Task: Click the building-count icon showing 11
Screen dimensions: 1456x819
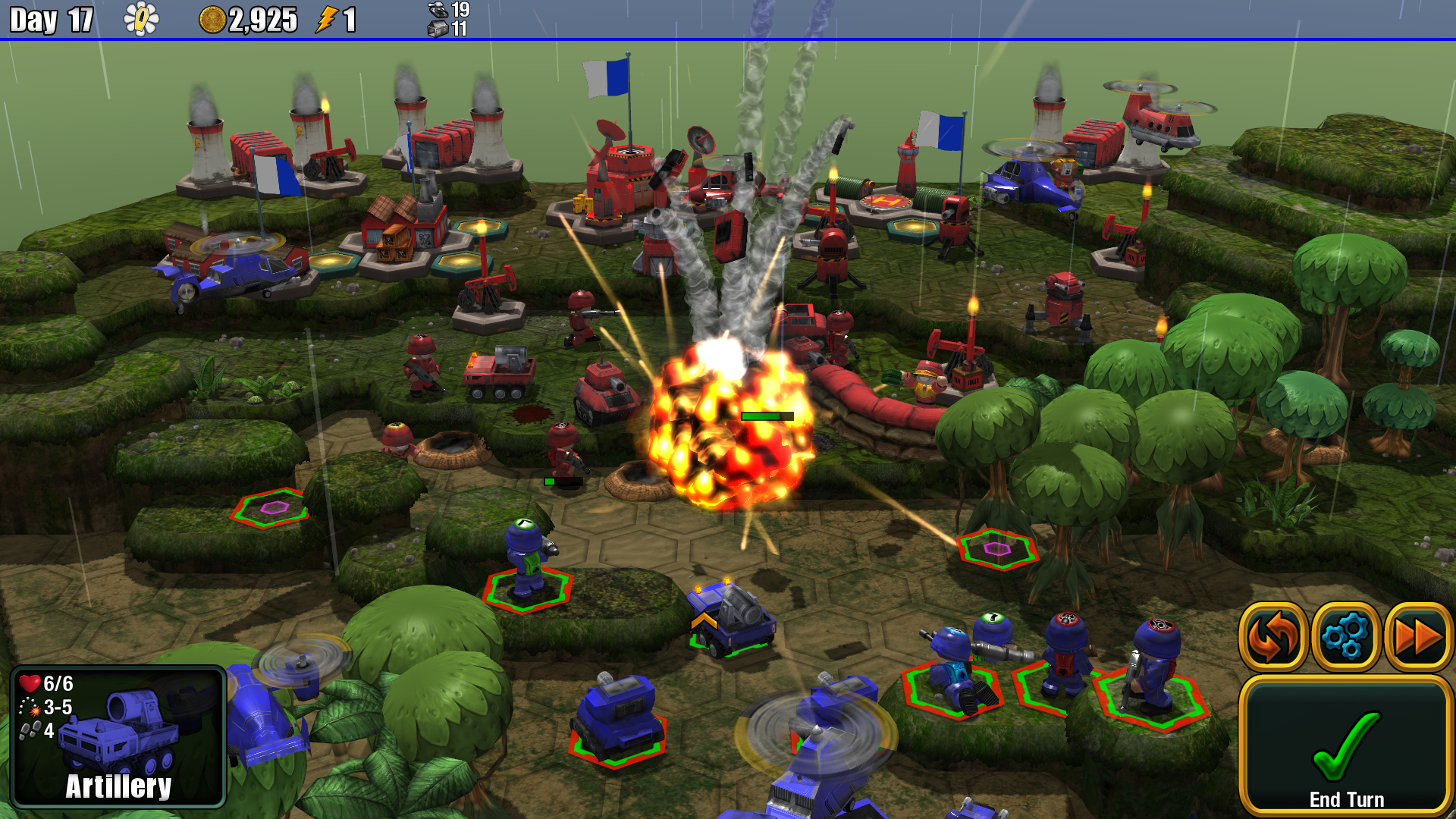Action: [x=438, y=30]
